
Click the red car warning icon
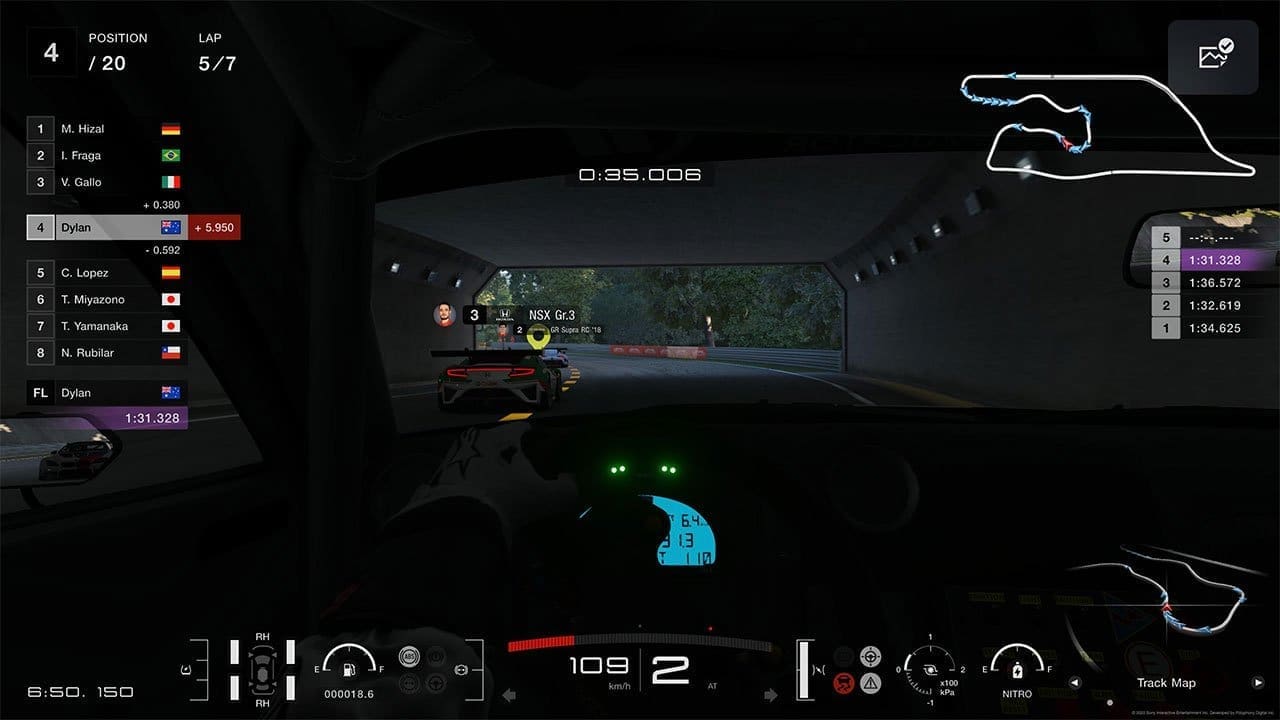click(844, 683)
